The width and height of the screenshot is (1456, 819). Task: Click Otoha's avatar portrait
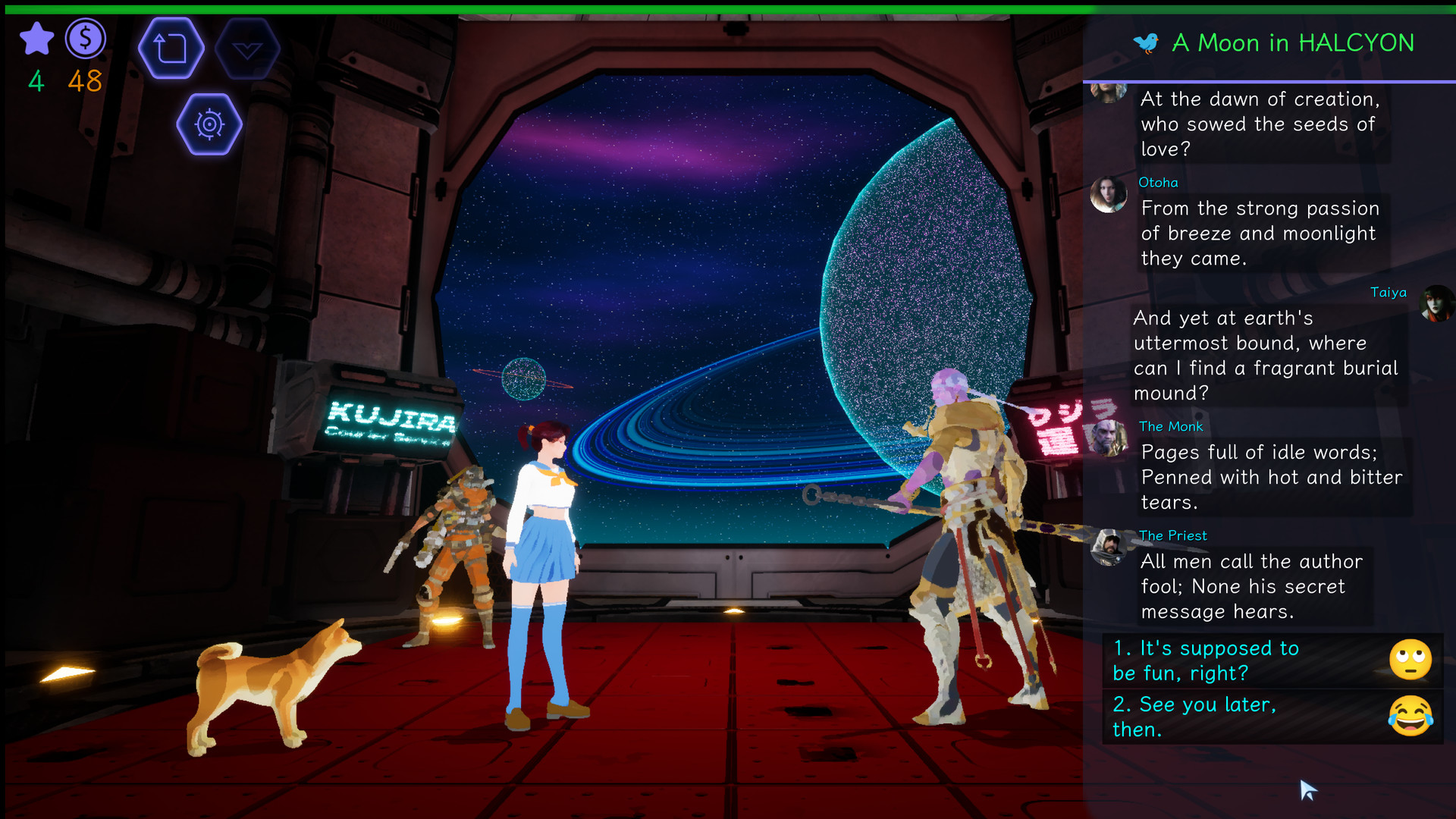tap(1109, 192)
